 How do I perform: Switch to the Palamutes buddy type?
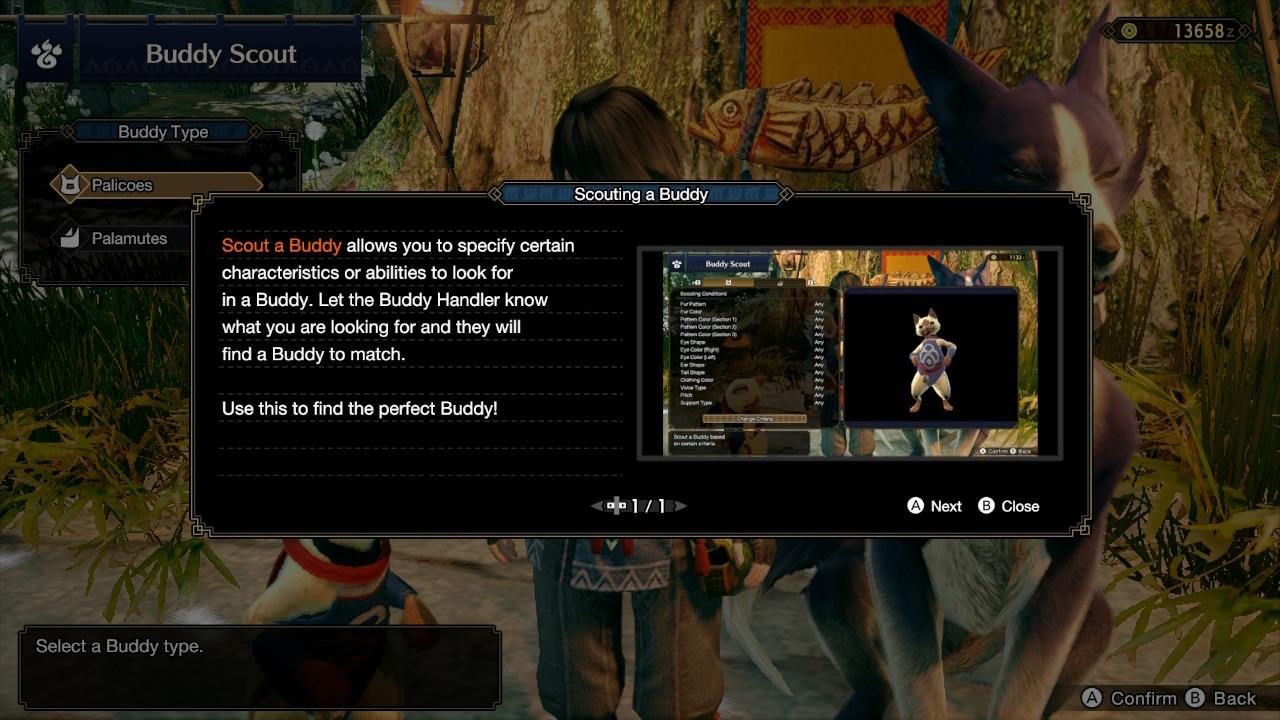pos(130,238)
